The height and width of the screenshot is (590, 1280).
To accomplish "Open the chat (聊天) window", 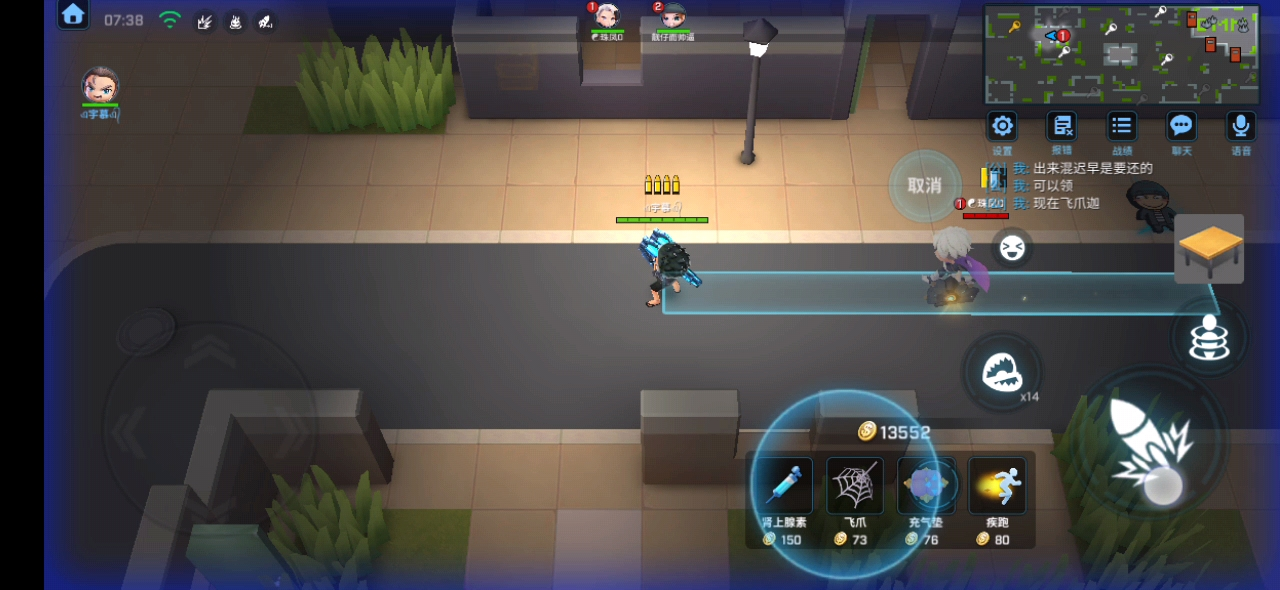I will coord(1182,127).
